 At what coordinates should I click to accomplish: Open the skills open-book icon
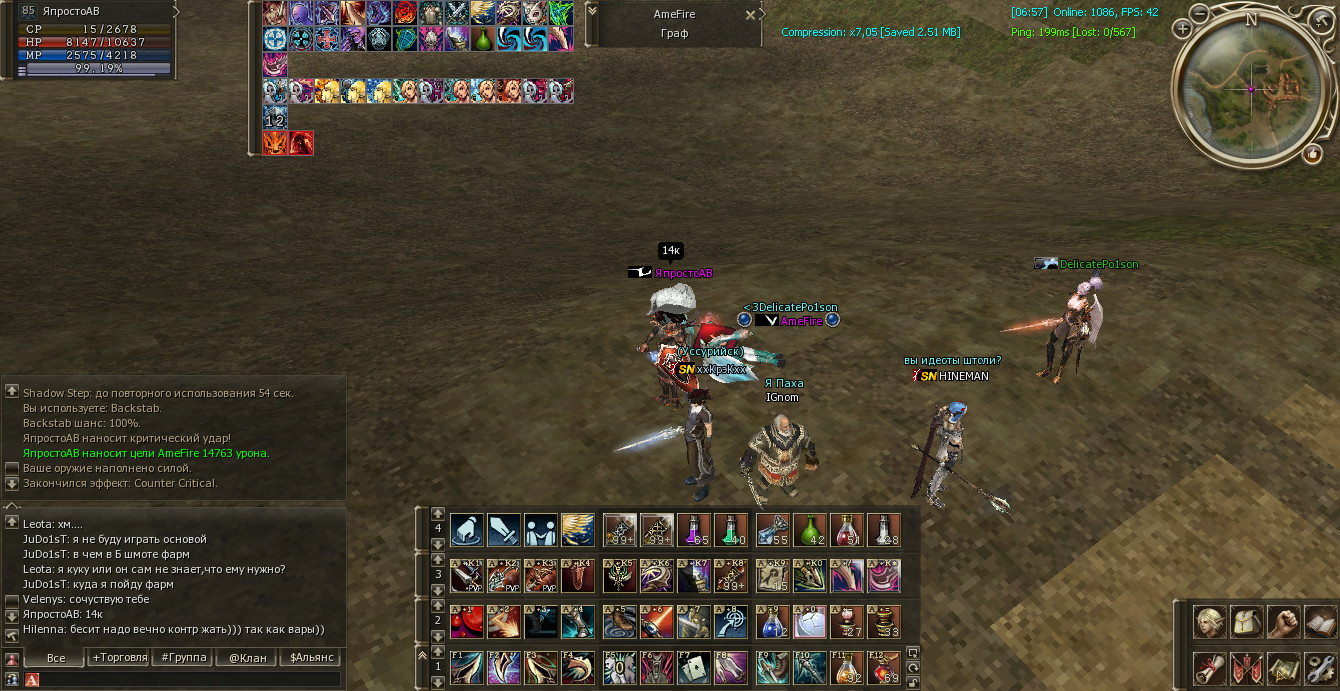[x=1320, y=623]
